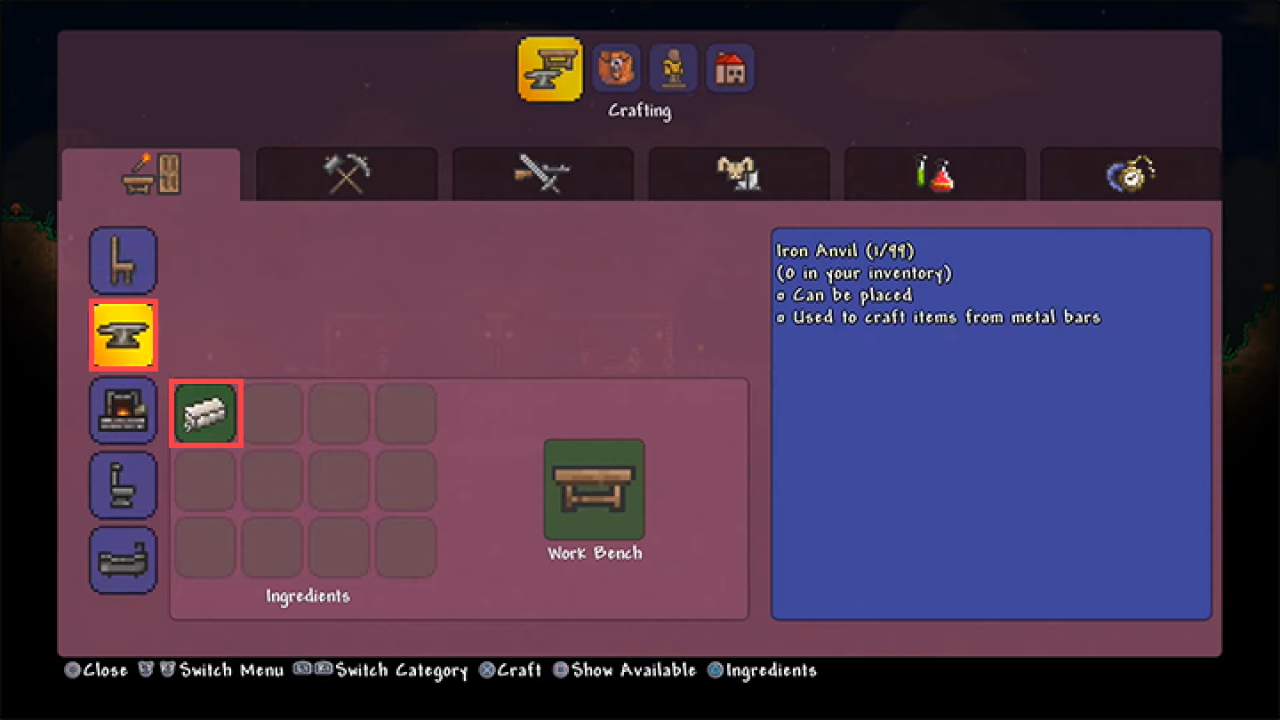Open the Housing menu via the house icon
The width and height of the screenshot is (1280, 720).
pyautogui.click(x=730, y=67)
